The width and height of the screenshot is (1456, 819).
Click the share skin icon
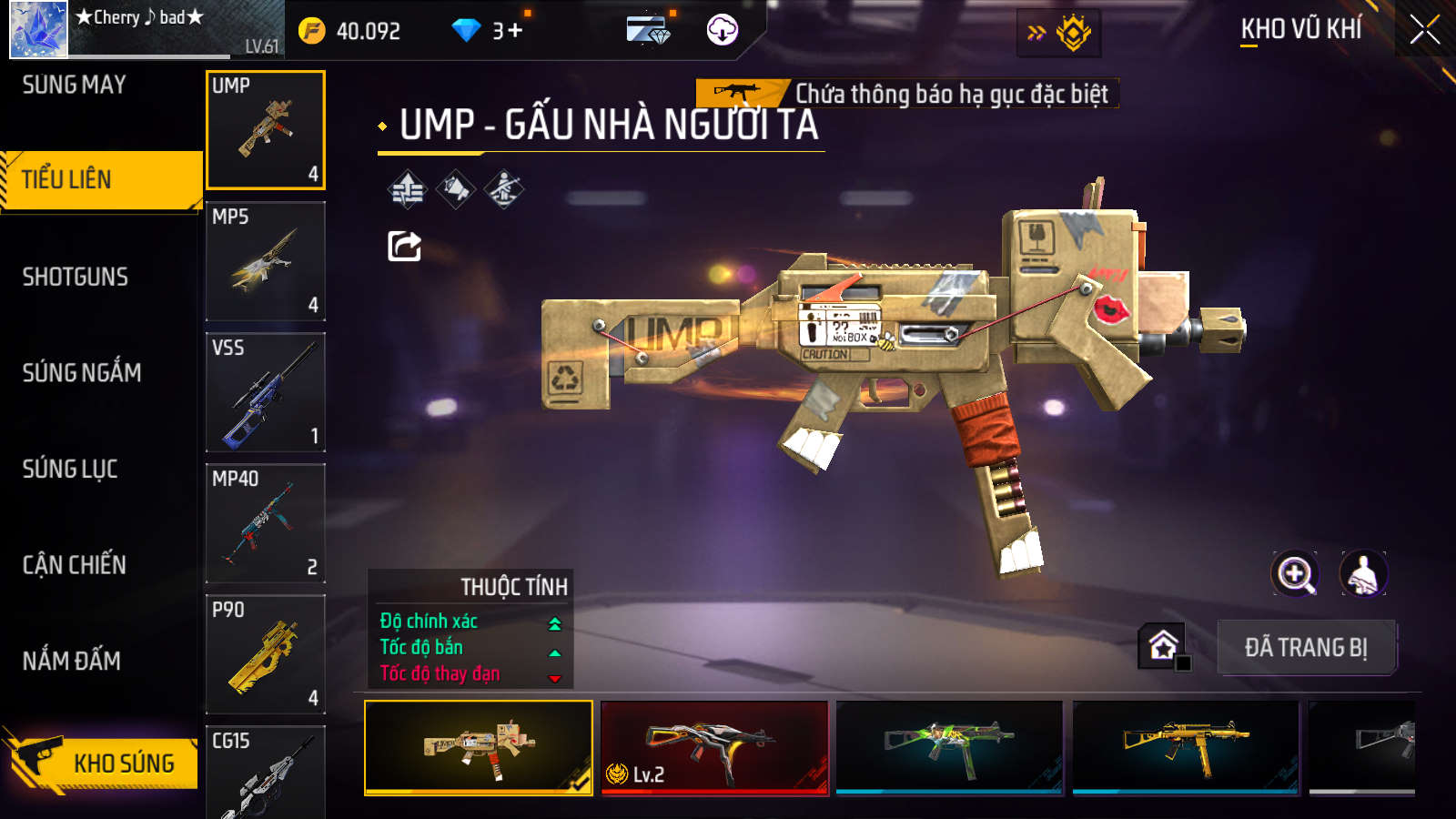(404, 246)
